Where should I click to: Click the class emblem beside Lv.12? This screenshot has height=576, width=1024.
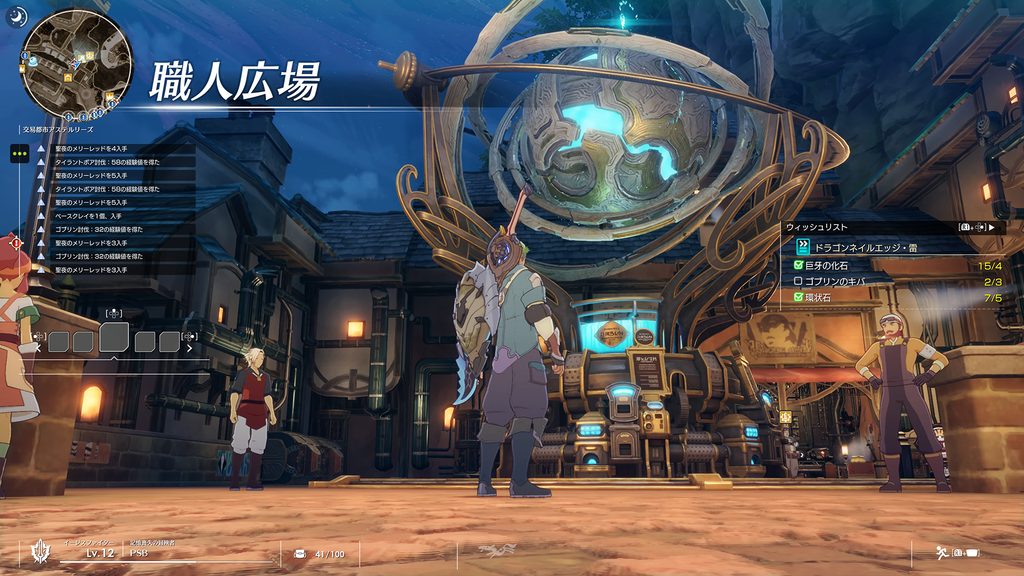pyautogui.click(x=40, y=553)
